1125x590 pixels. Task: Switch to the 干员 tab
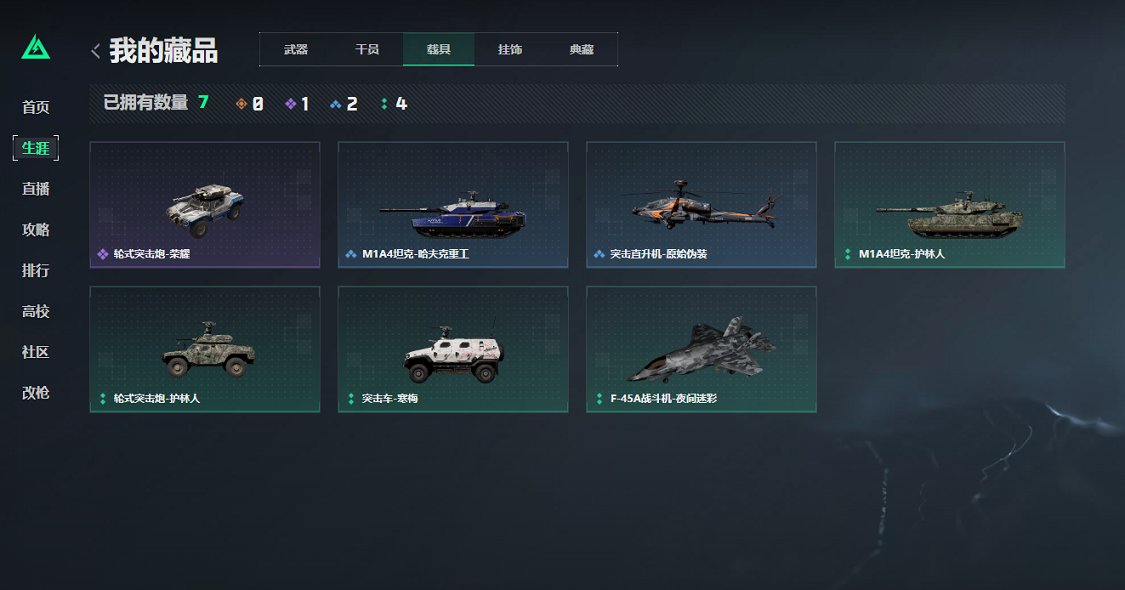coord(367,49)
